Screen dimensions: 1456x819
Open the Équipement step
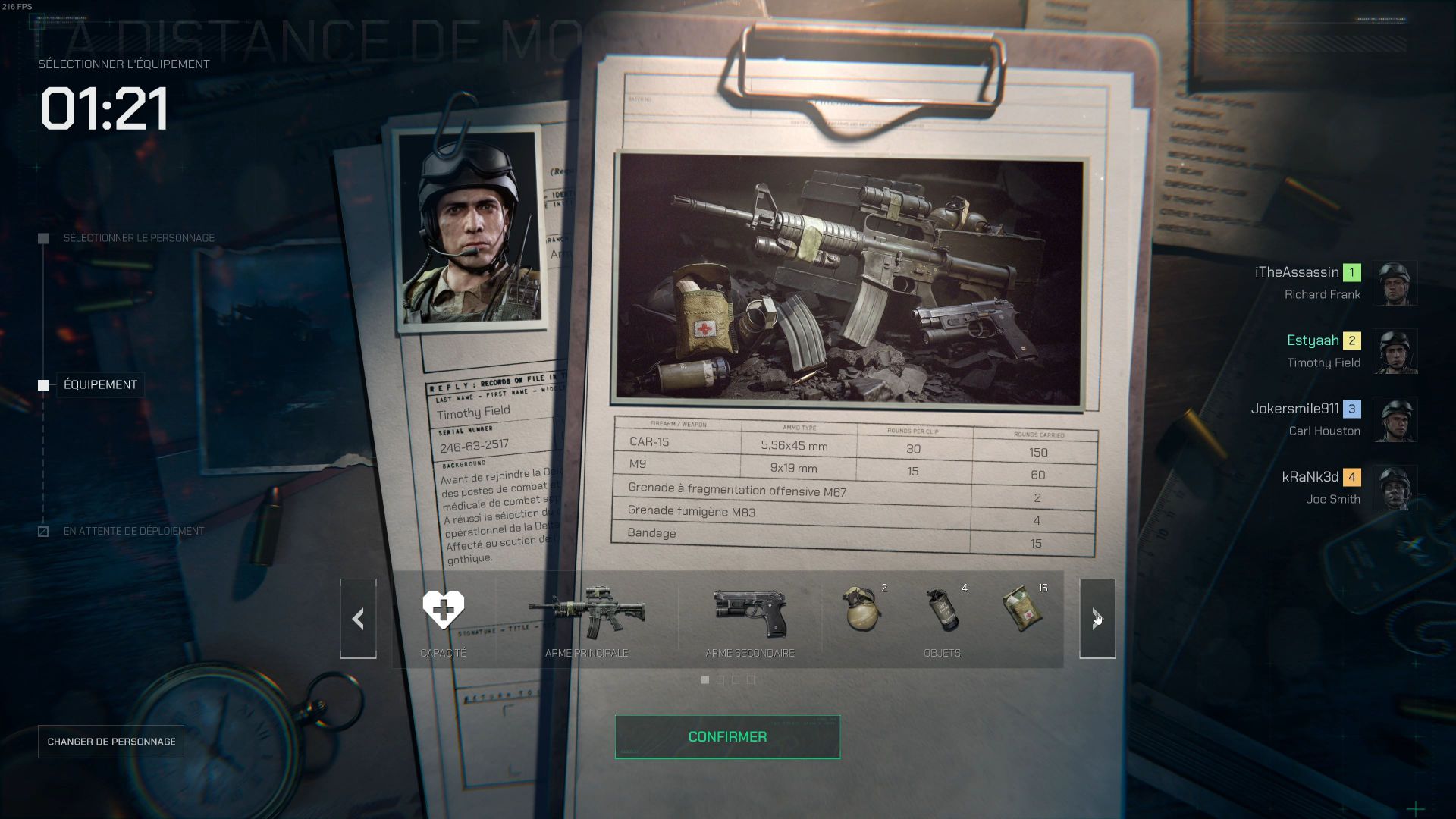coord(100,385)
